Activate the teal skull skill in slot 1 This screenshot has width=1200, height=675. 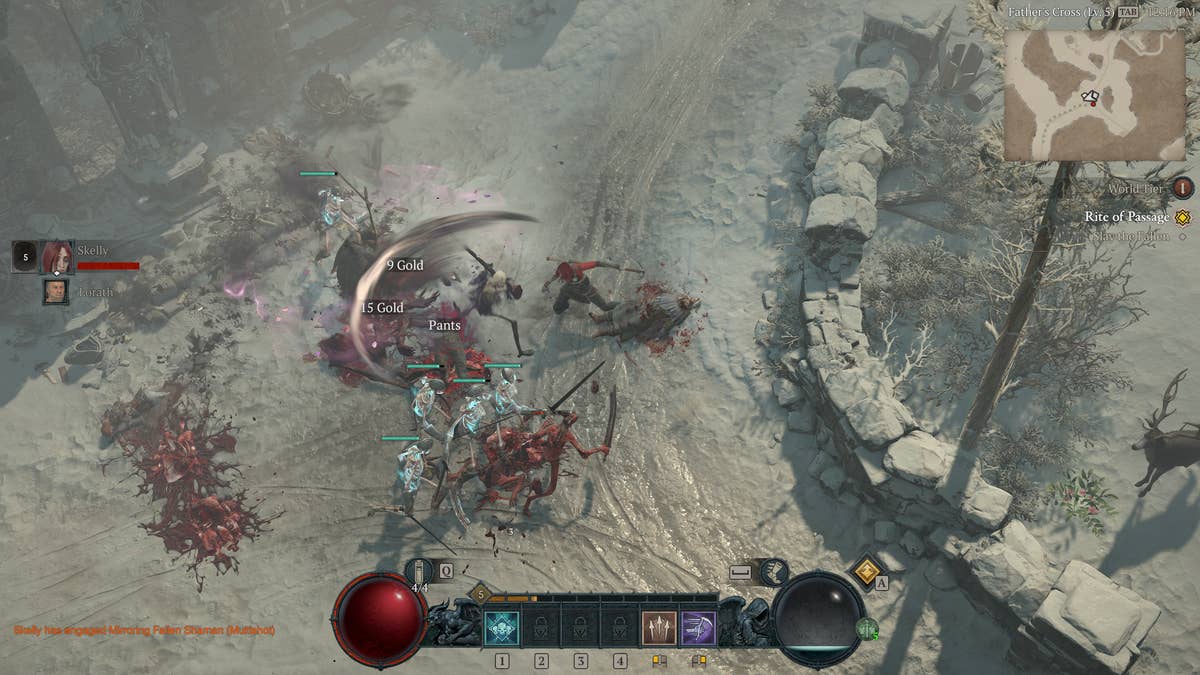click(501, 627)
